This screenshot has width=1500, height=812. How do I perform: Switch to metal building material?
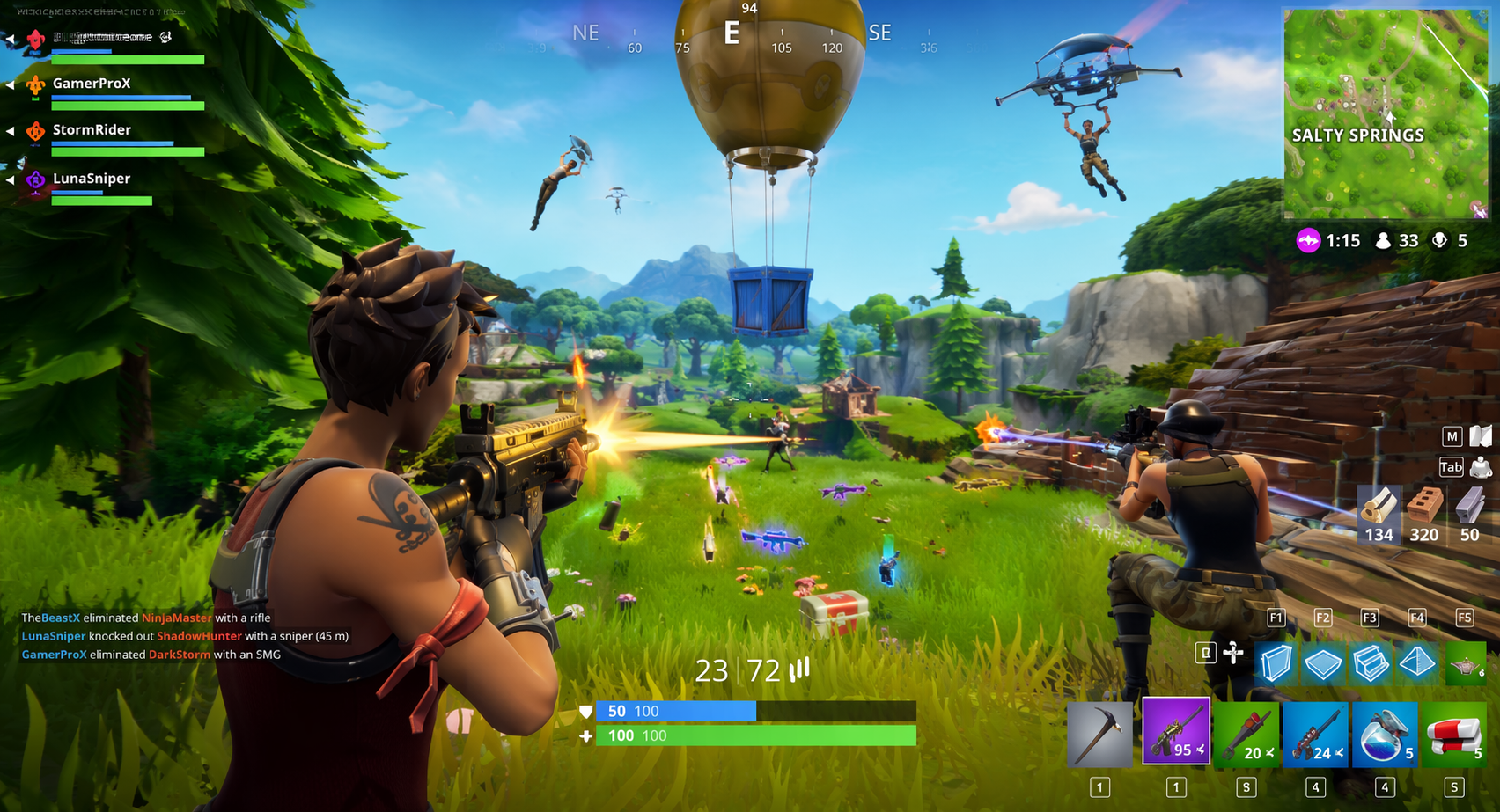coord(1468,515)
